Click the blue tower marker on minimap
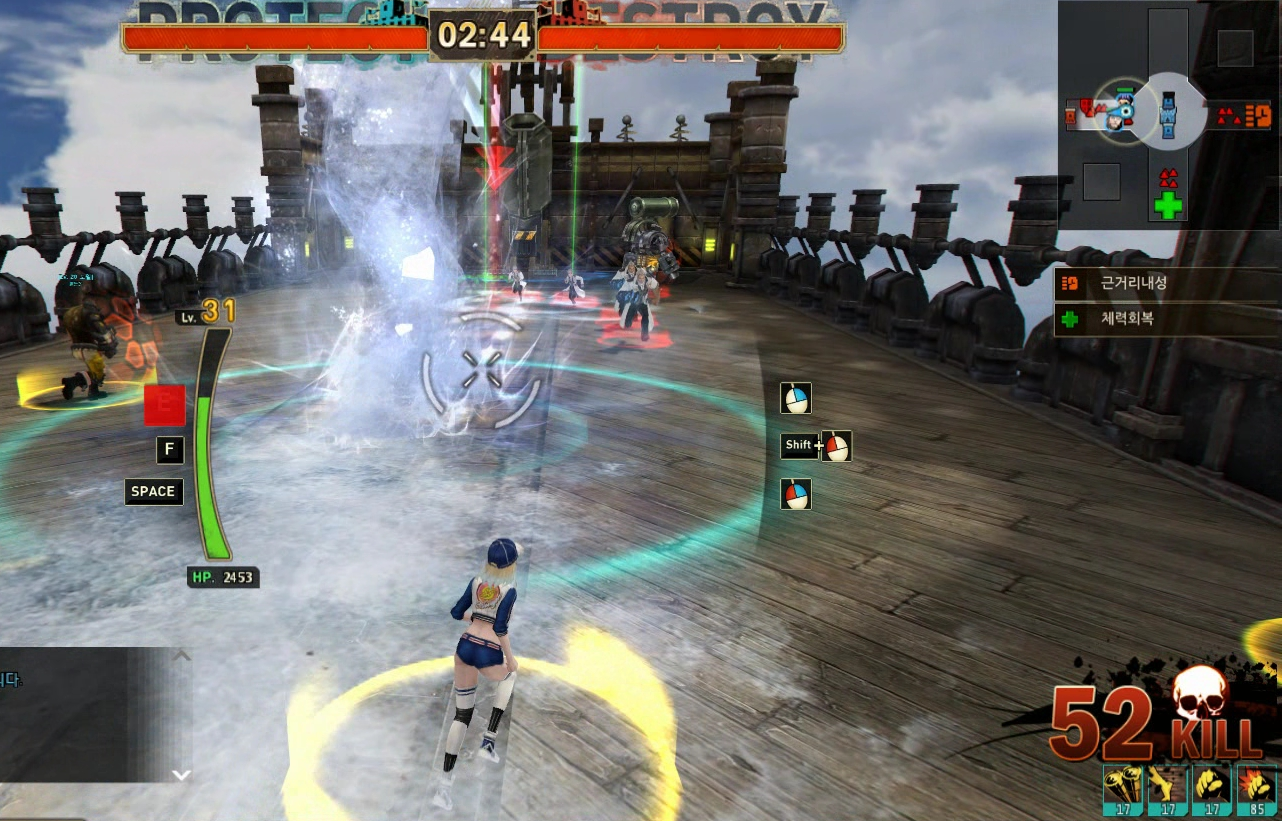1282x821 pixels. [x=1168, y=113]
